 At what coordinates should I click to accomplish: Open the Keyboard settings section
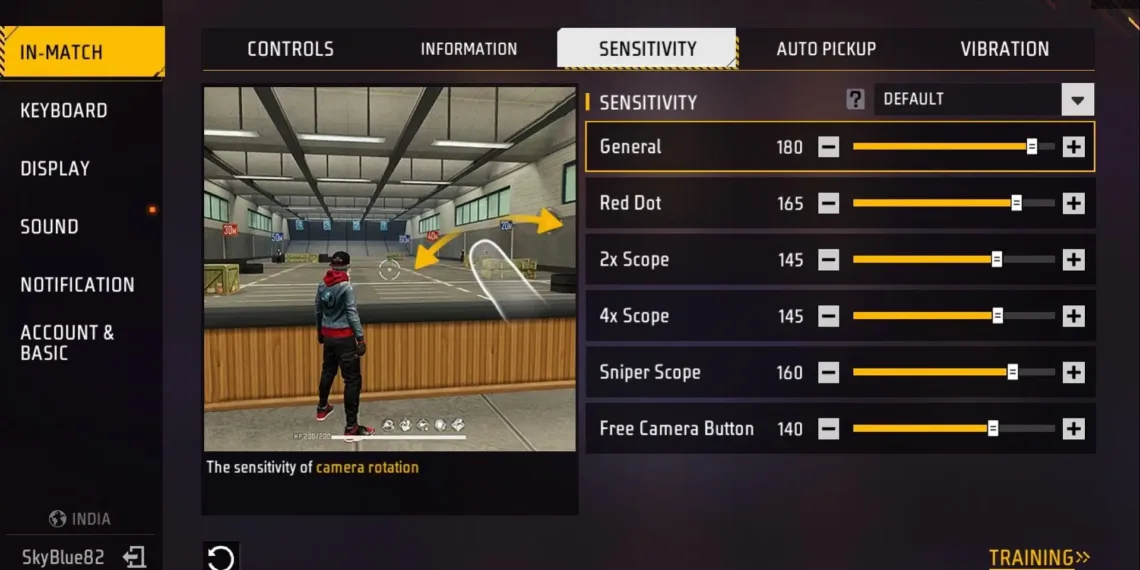(64, 110)
